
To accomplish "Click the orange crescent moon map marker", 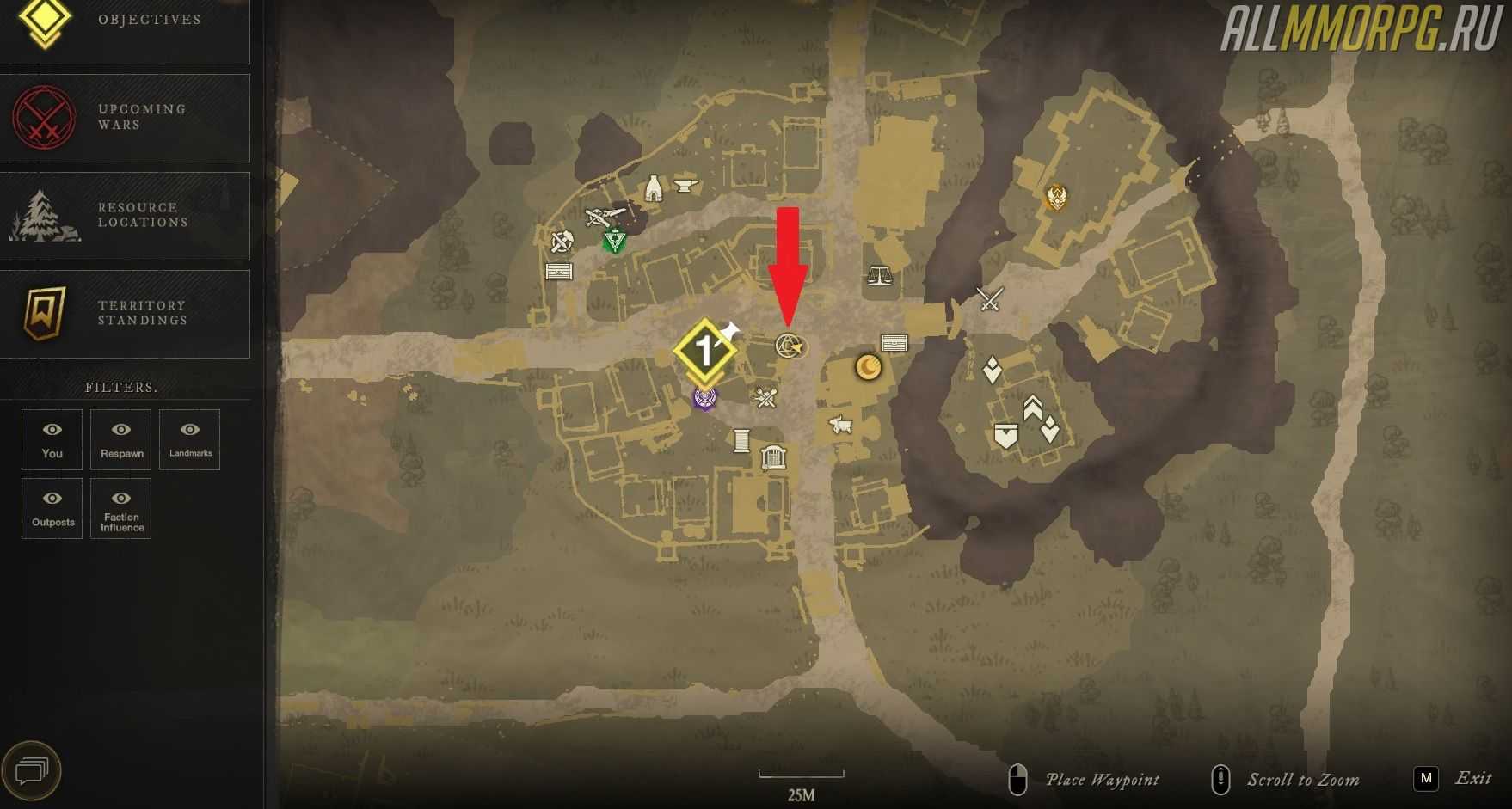I will pyautogui.click(x=869, y=368).
